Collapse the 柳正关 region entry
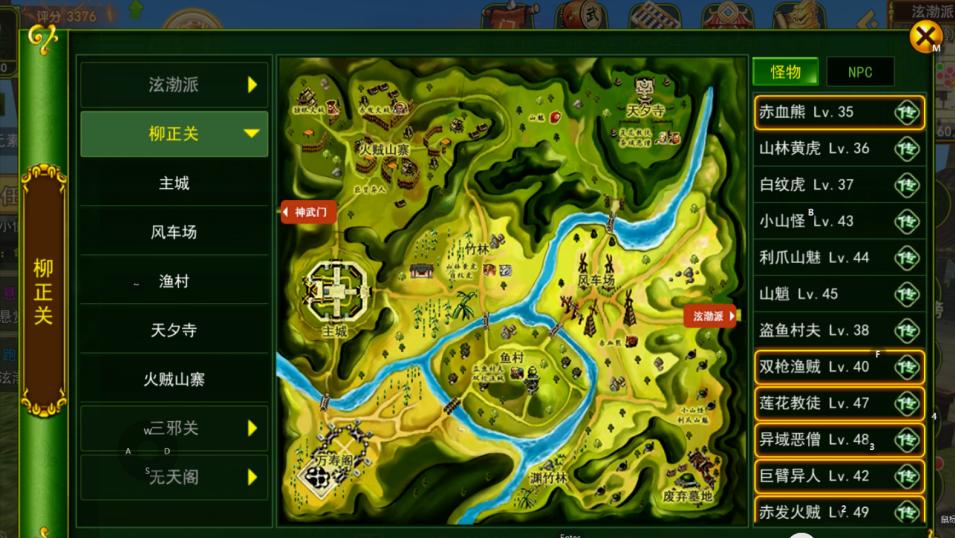955x538 pixels. pos(174,134)
